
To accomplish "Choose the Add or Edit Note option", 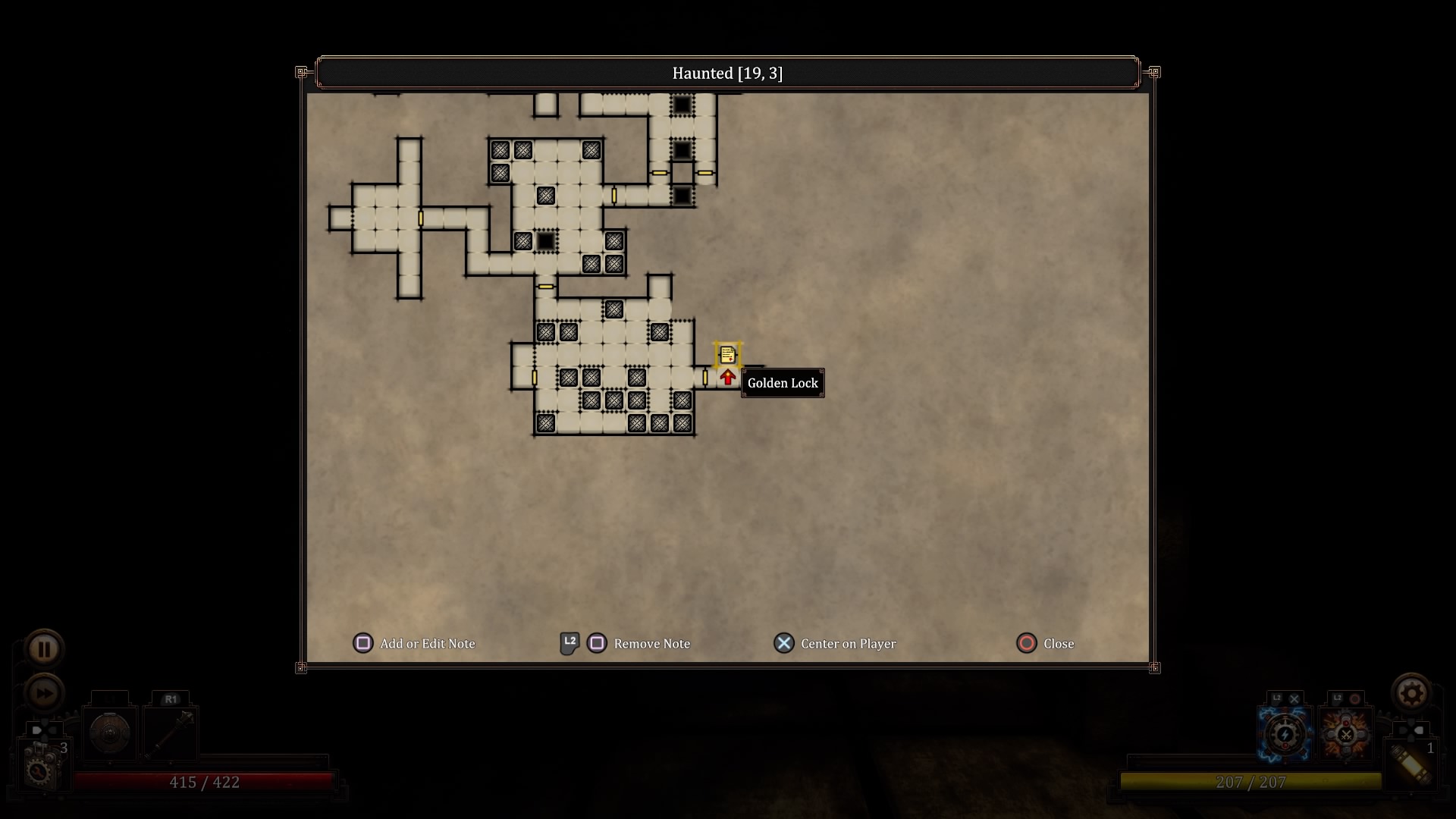I will click(415, 644).
